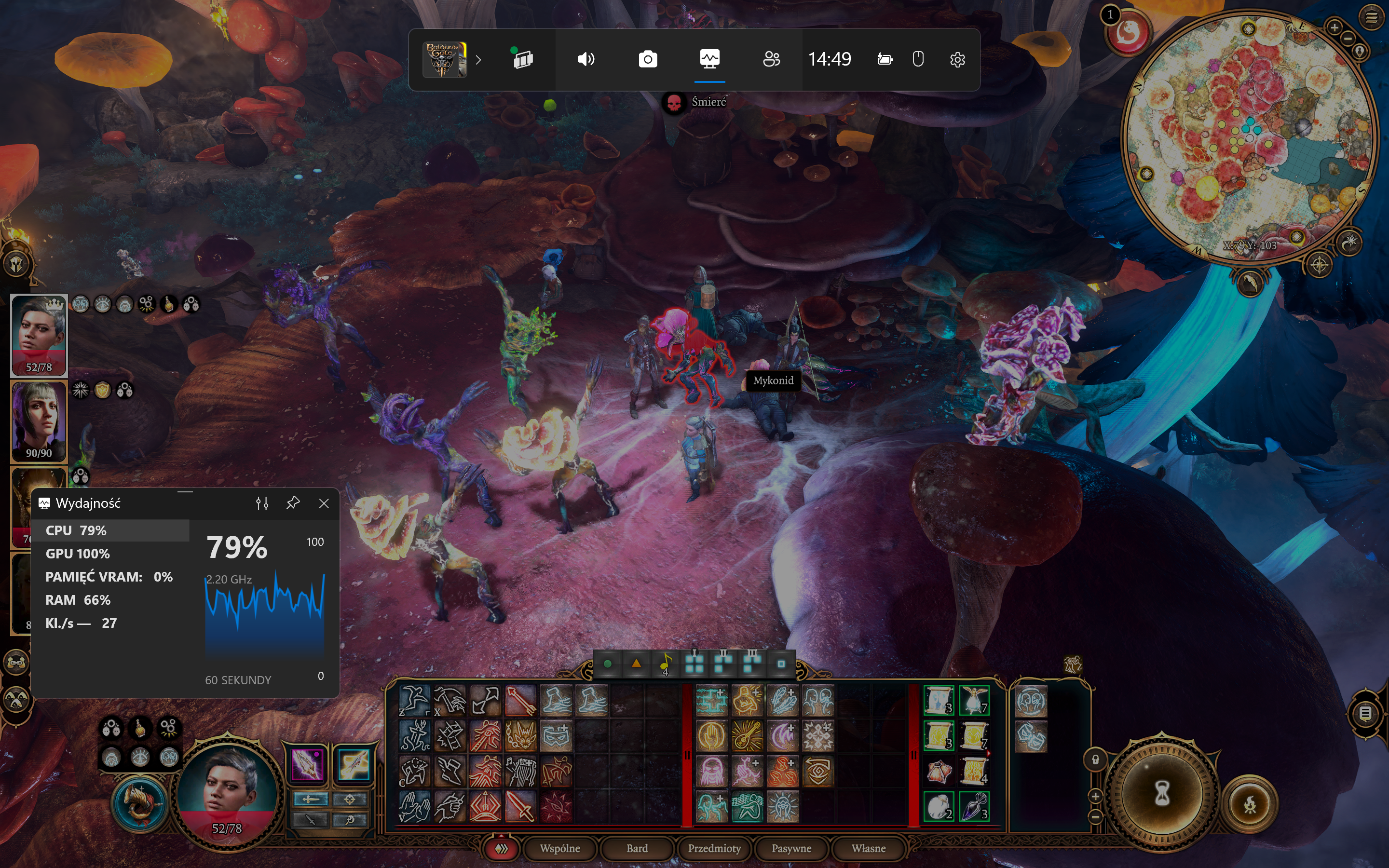
Task: Activate the jump action icon
Action: (x=414, y=700)
